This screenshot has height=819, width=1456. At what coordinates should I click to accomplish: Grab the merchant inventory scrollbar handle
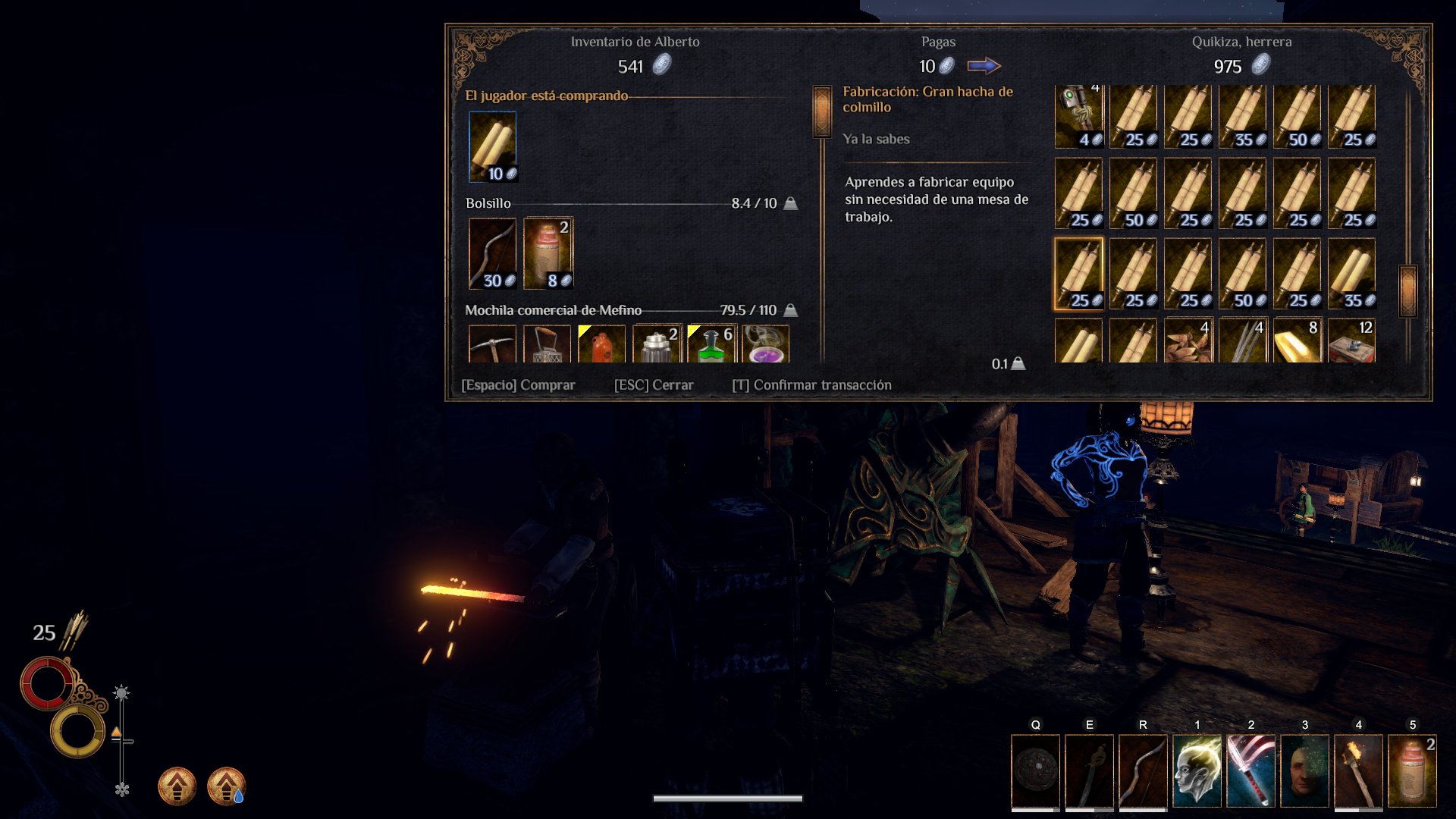(1407, 290)
